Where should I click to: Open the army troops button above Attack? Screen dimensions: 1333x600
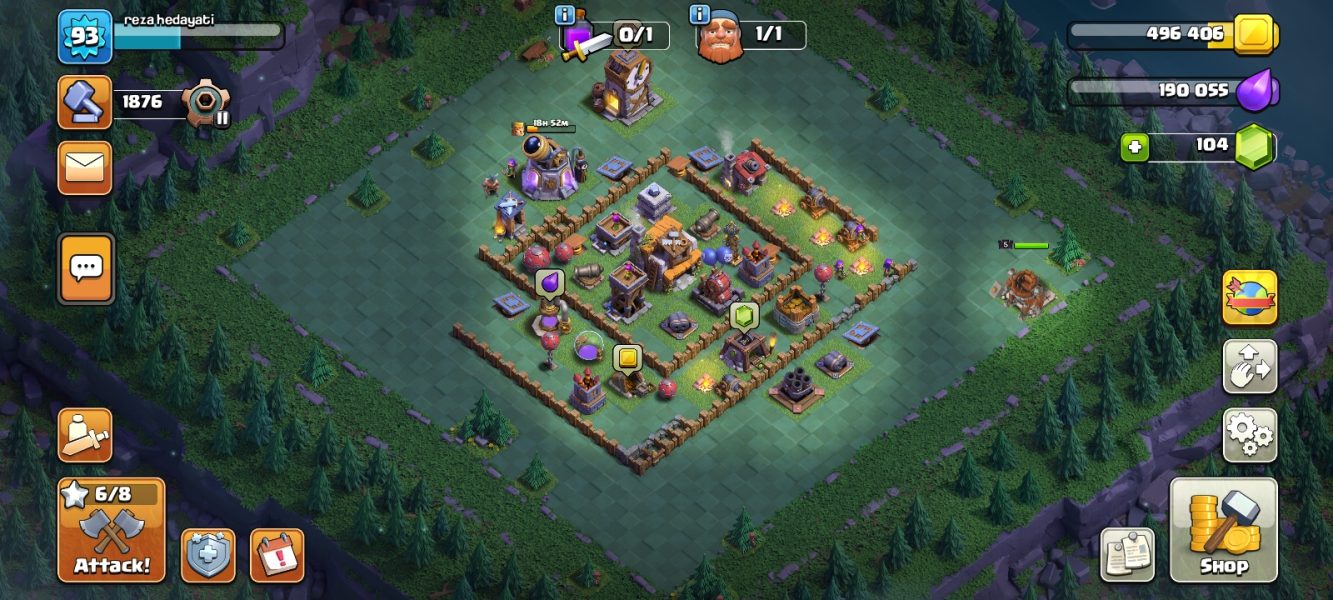[x=85, y=434]
